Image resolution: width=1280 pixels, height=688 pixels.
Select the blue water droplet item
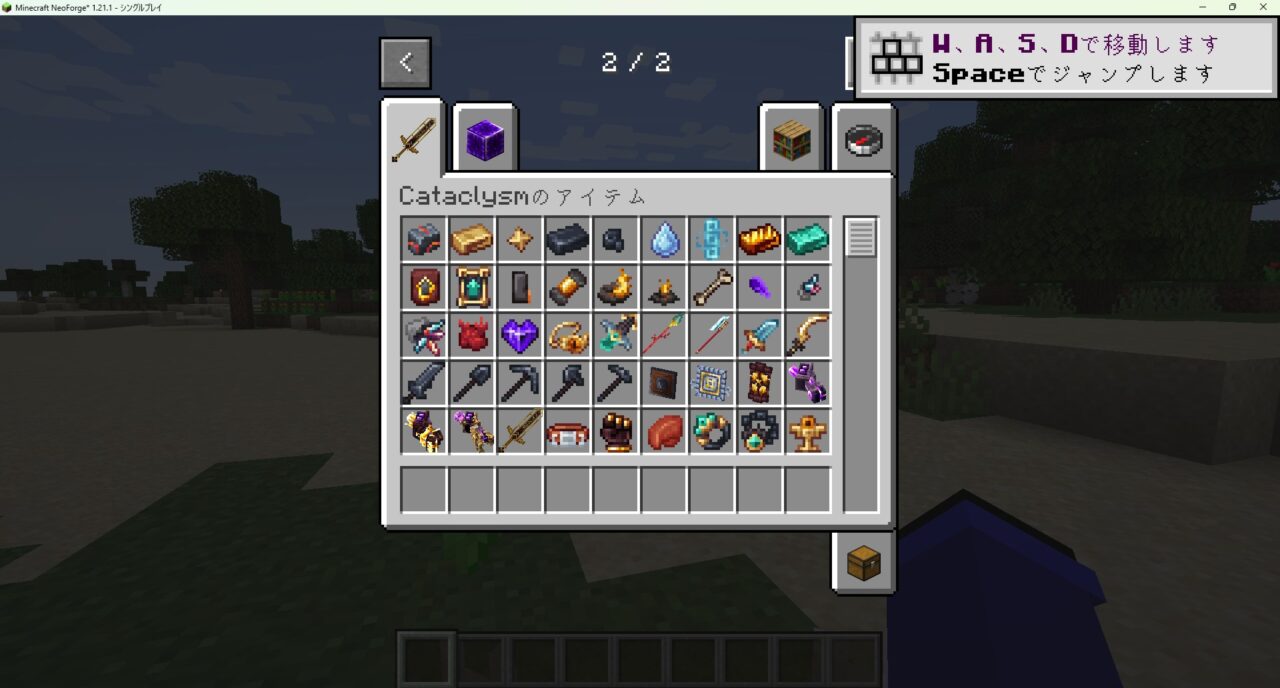pos(664,240)
